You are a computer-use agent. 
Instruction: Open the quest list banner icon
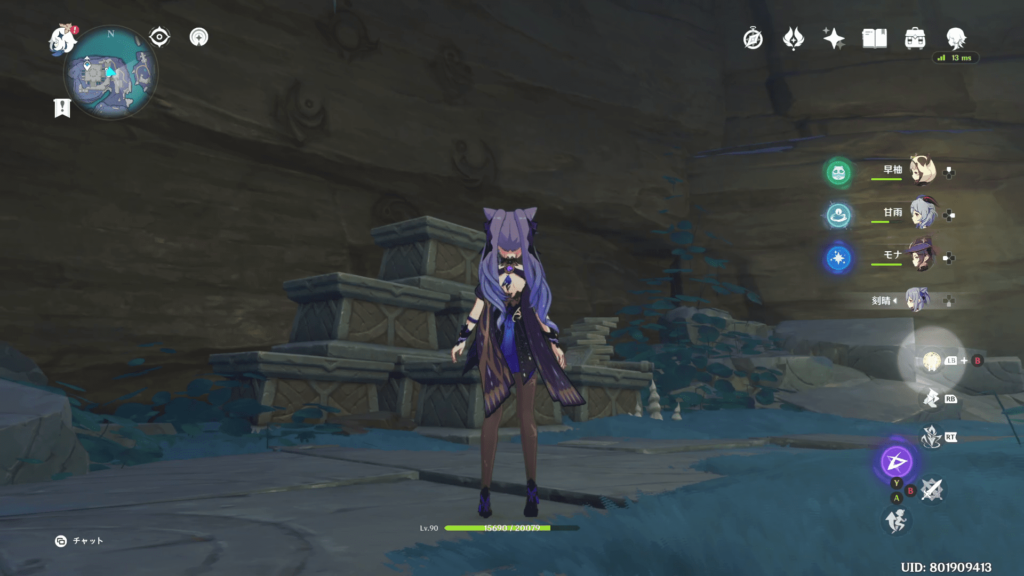tap(62, 109)
